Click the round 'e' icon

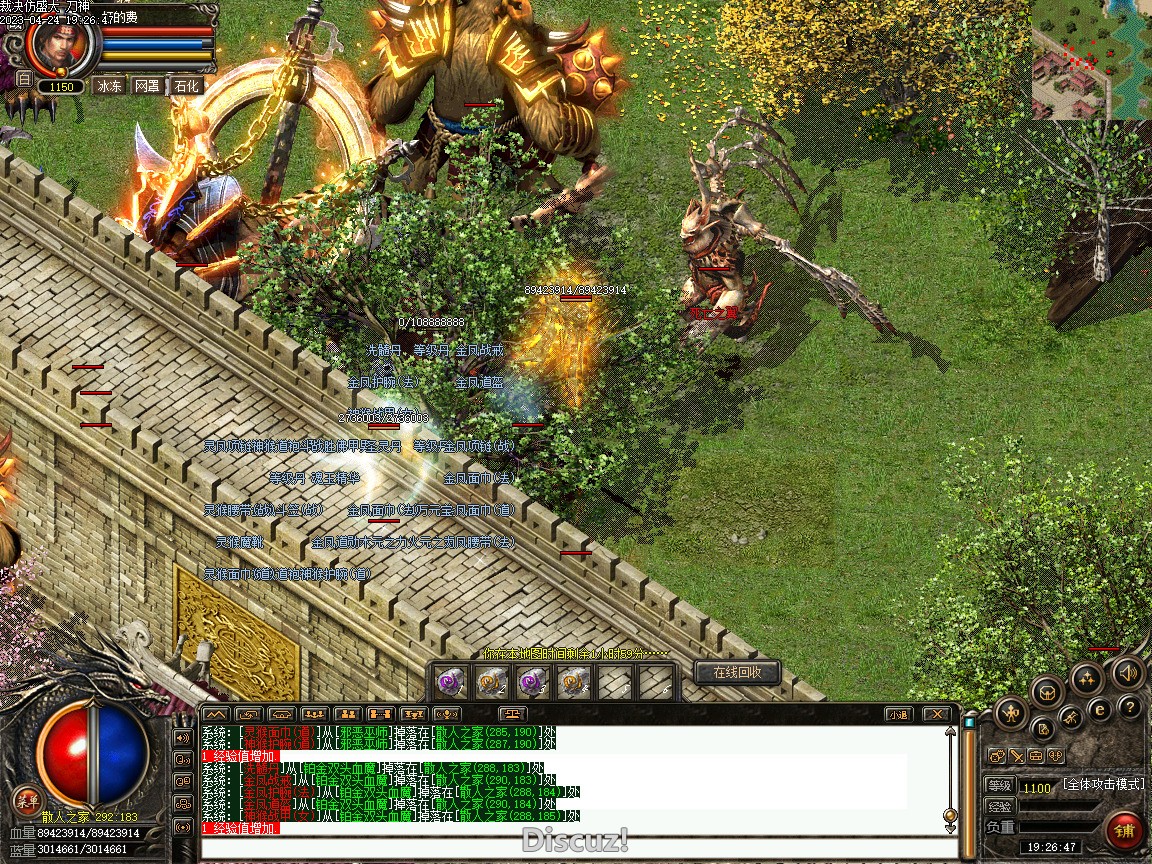click(x=1099, y=709)
